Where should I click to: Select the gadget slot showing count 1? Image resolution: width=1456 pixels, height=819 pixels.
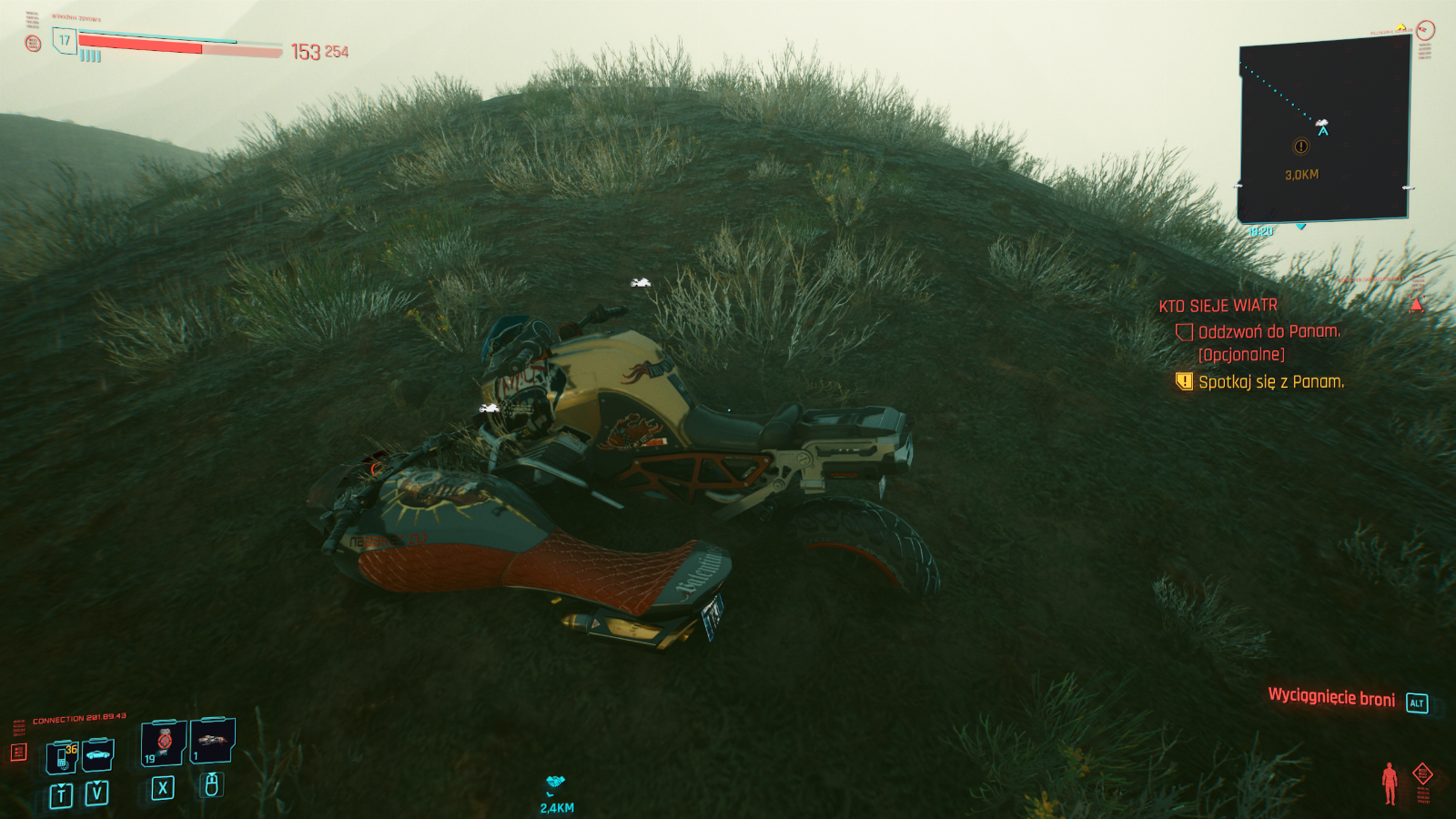[x=213, y=740]
